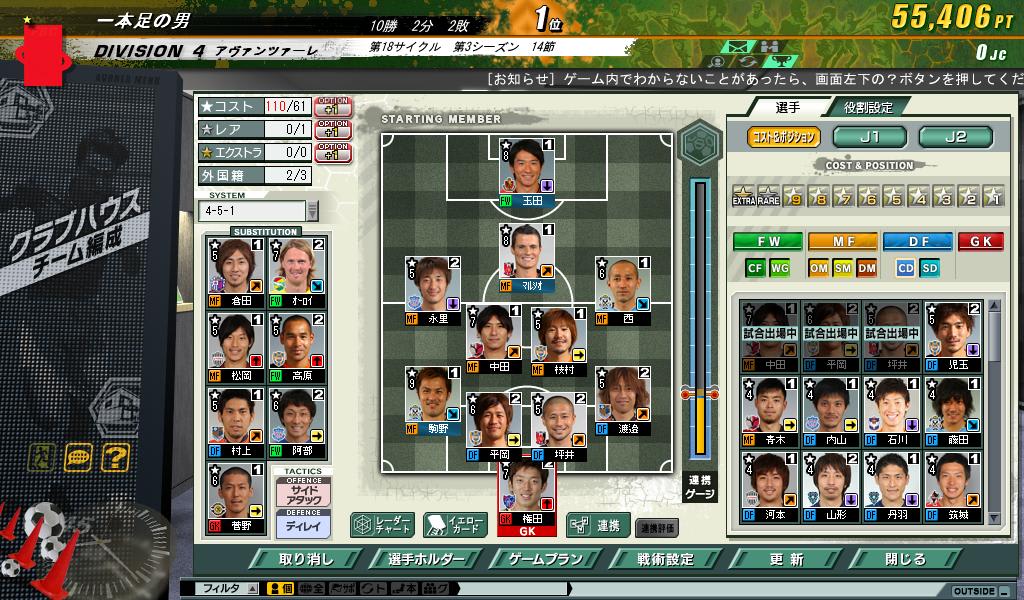Select goalkeeper 権田 card
1024x600 pixels.
coord(526,497)
